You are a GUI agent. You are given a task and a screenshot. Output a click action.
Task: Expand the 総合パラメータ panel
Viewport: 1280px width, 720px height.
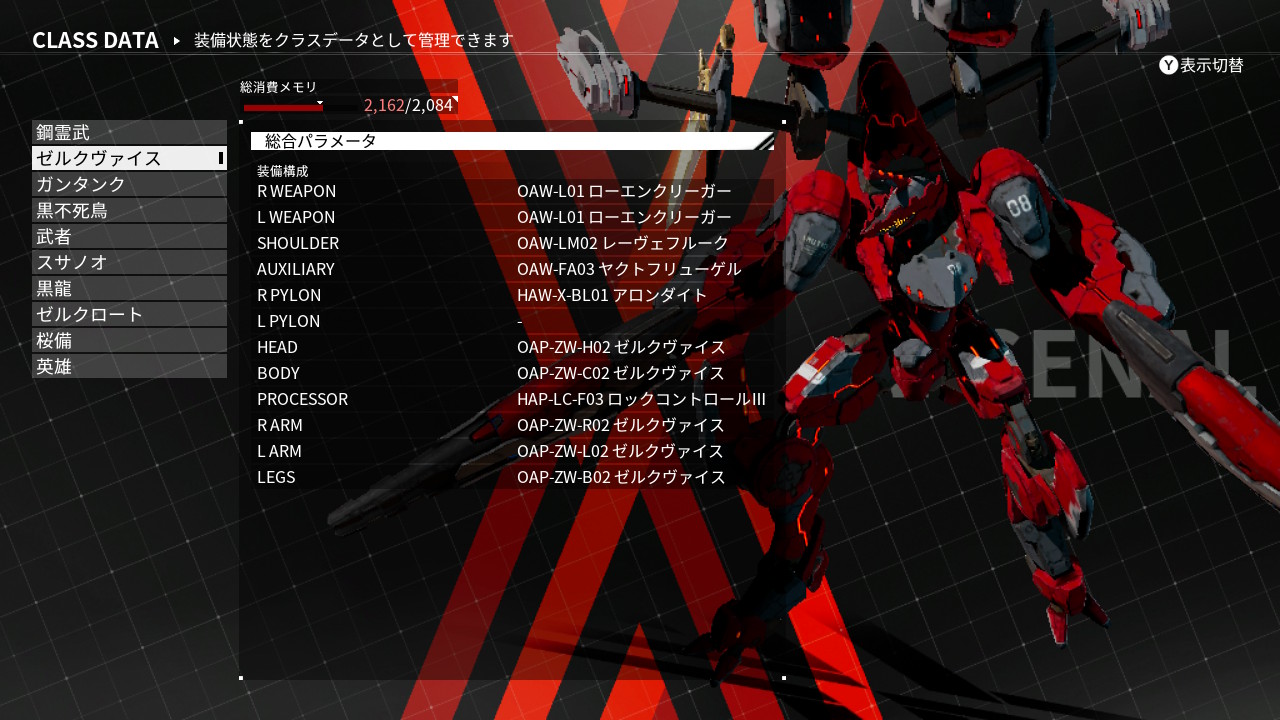click(x=500, y=141)
